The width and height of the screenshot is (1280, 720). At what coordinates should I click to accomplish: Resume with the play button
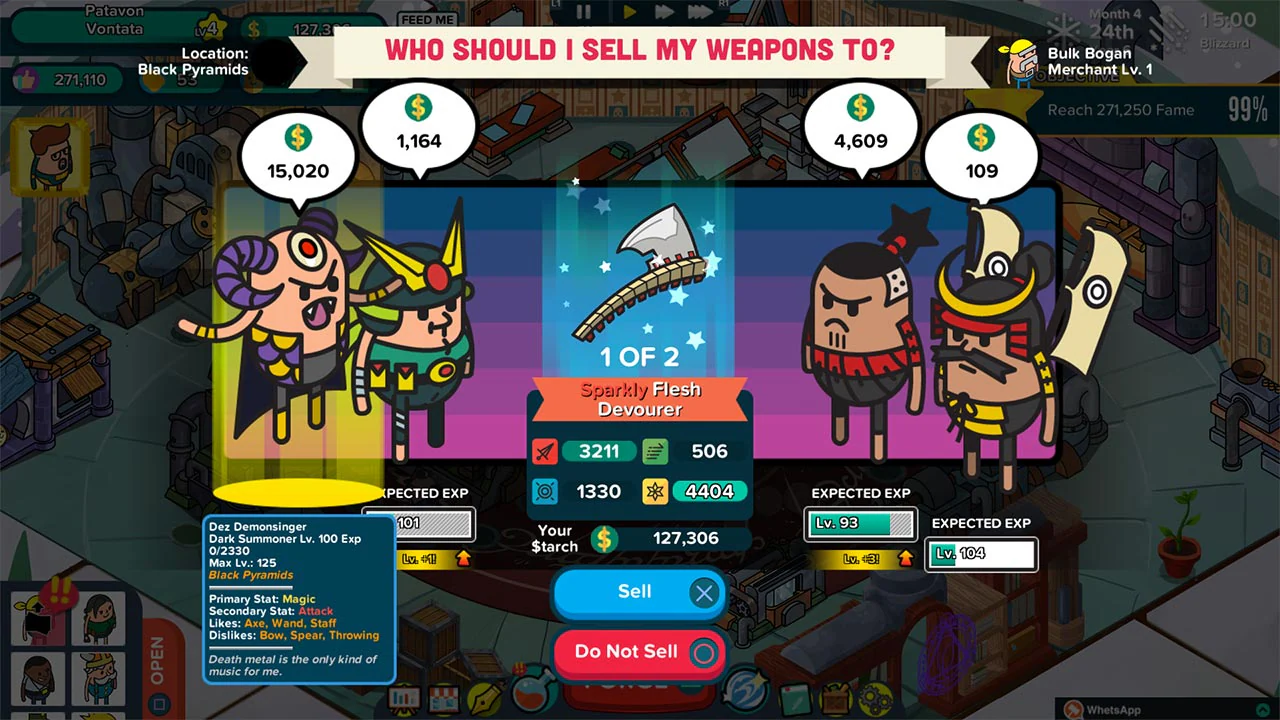point(630,13)
